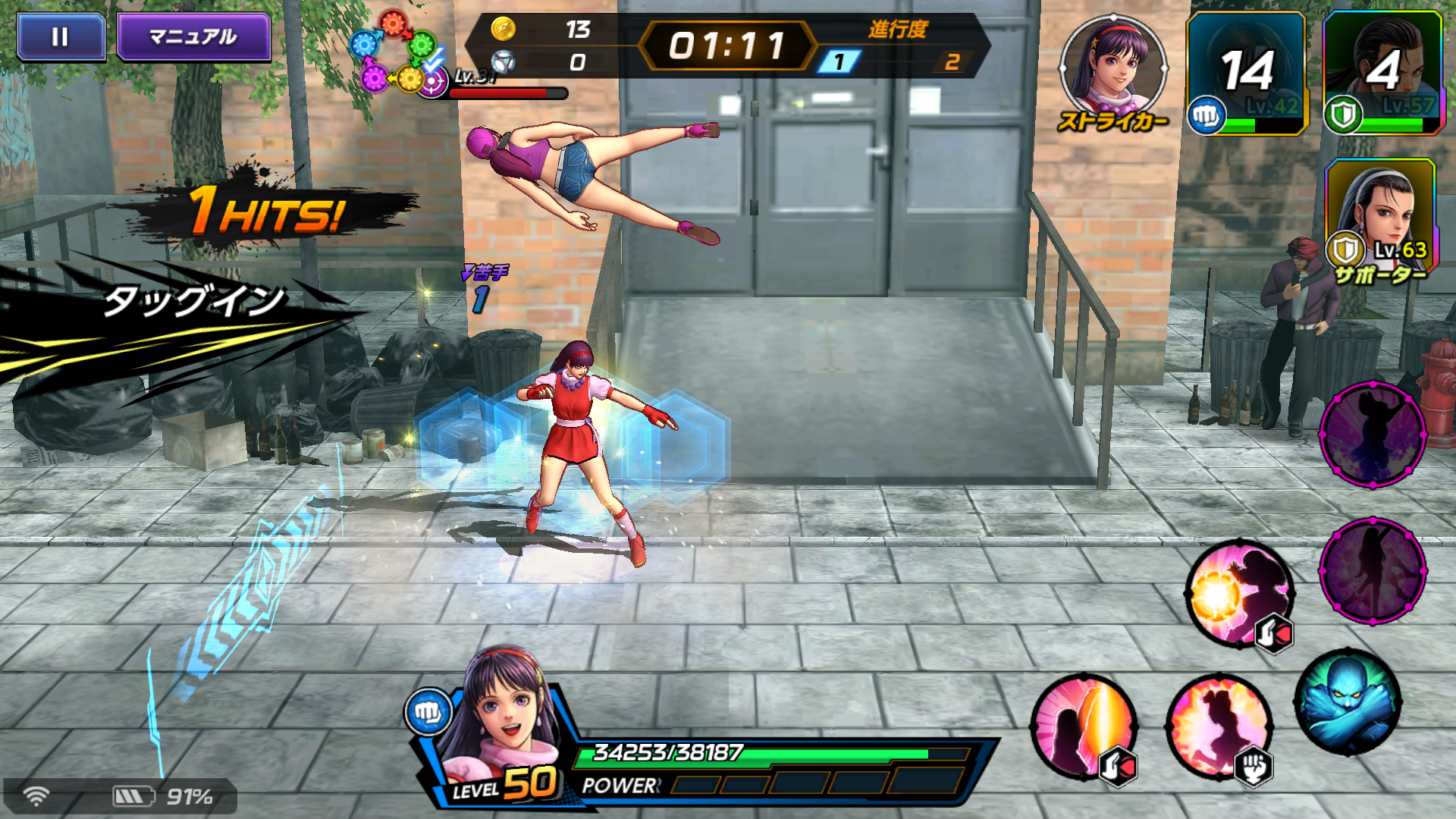
Task: Call the ストライカー Athena portrait
Action: point(1112,70)
